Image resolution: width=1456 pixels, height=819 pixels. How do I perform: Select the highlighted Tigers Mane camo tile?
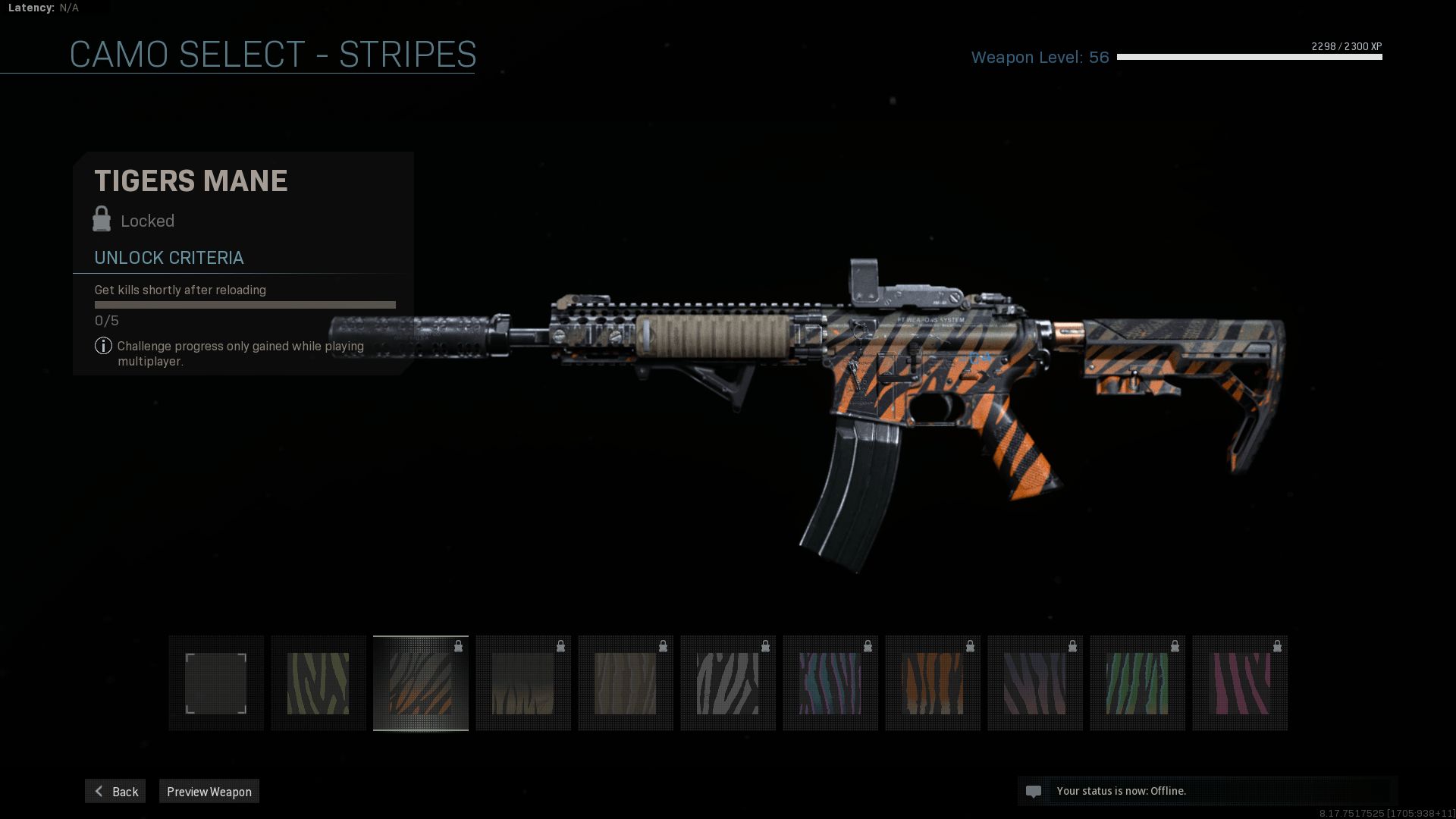[x=421, y=683]
